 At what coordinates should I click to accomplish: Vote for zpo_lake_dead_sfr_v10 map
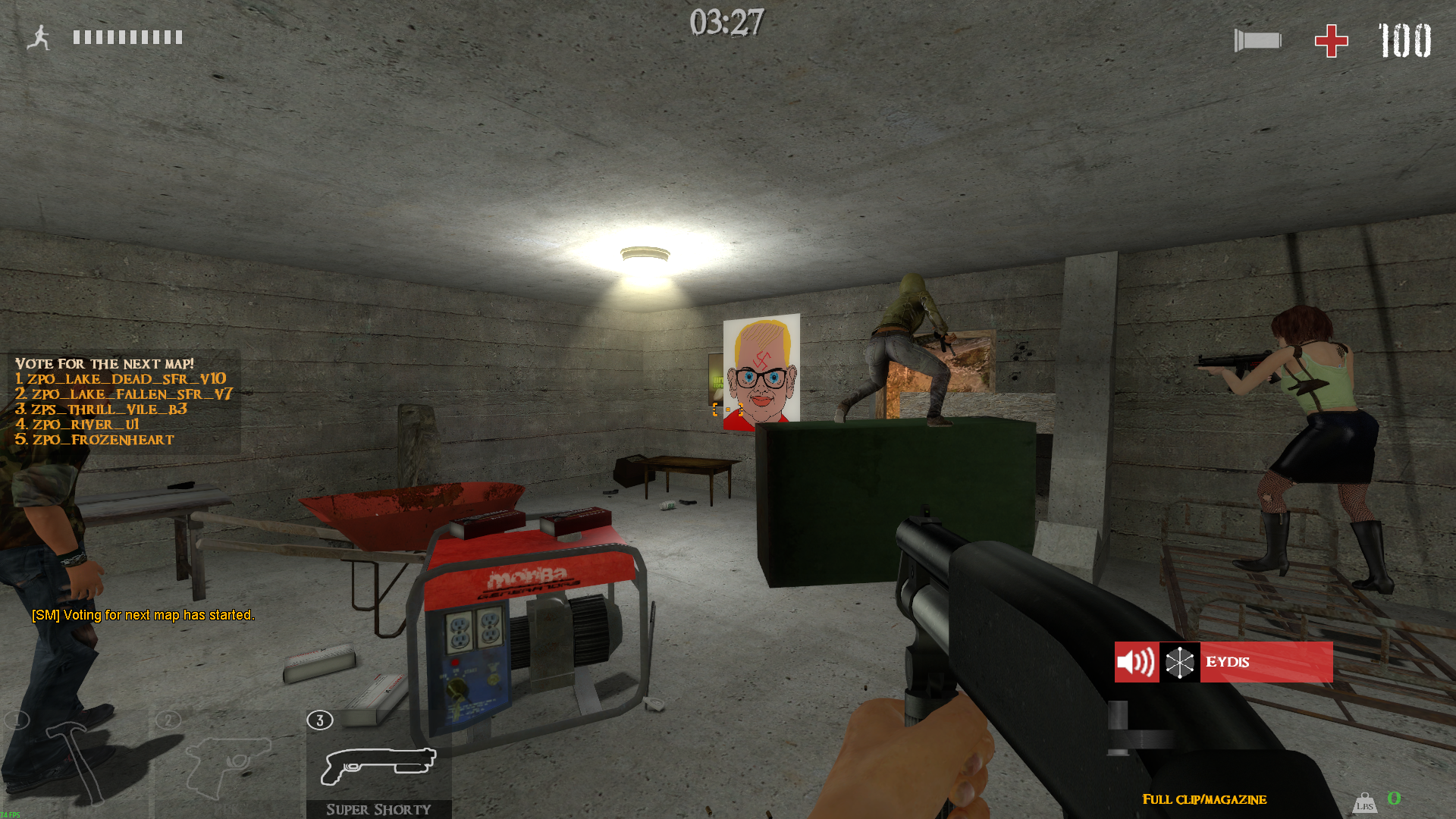coord(121,379)
